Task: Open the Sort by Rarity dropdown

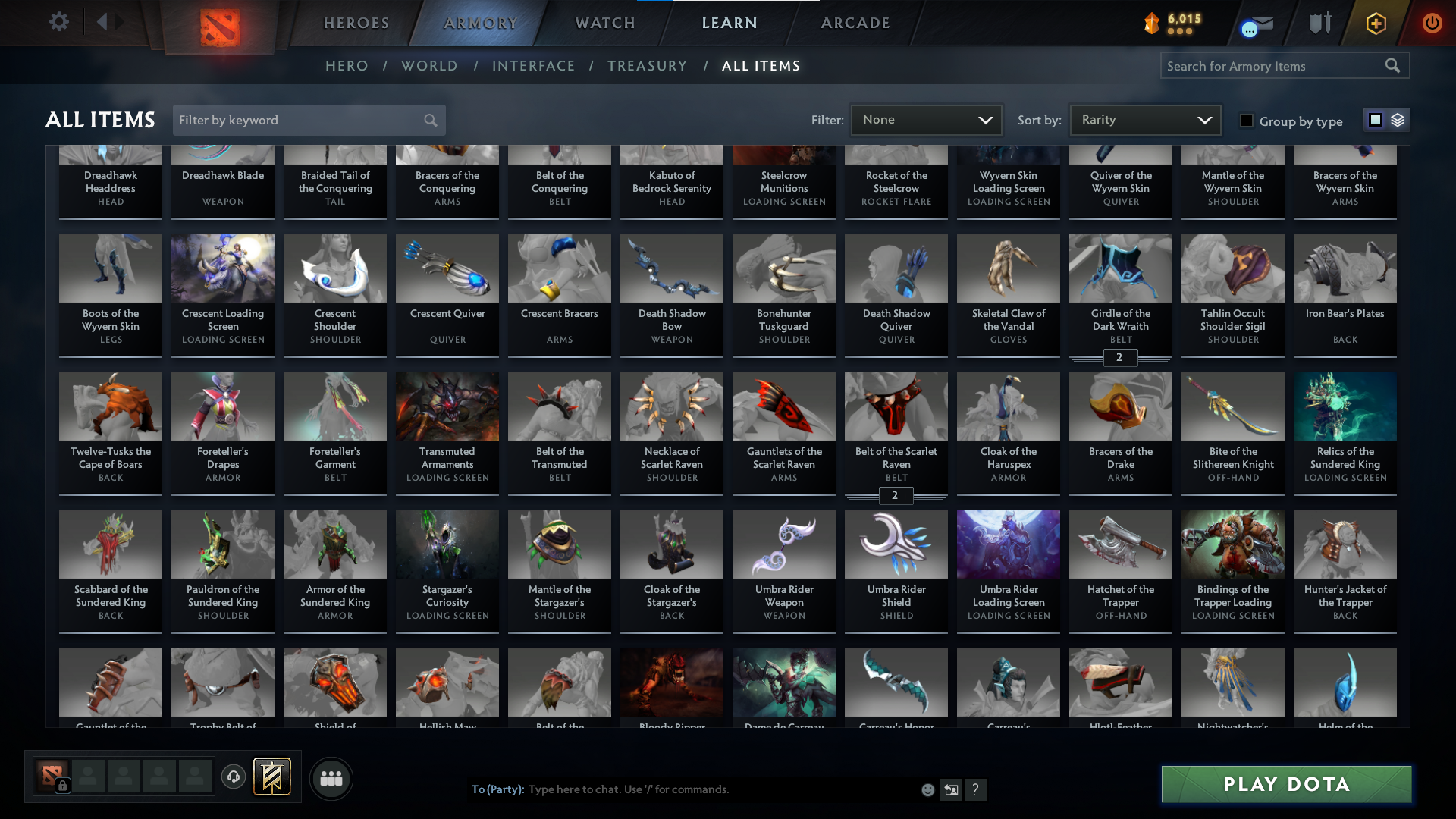Action: (x=1144, y=119)
